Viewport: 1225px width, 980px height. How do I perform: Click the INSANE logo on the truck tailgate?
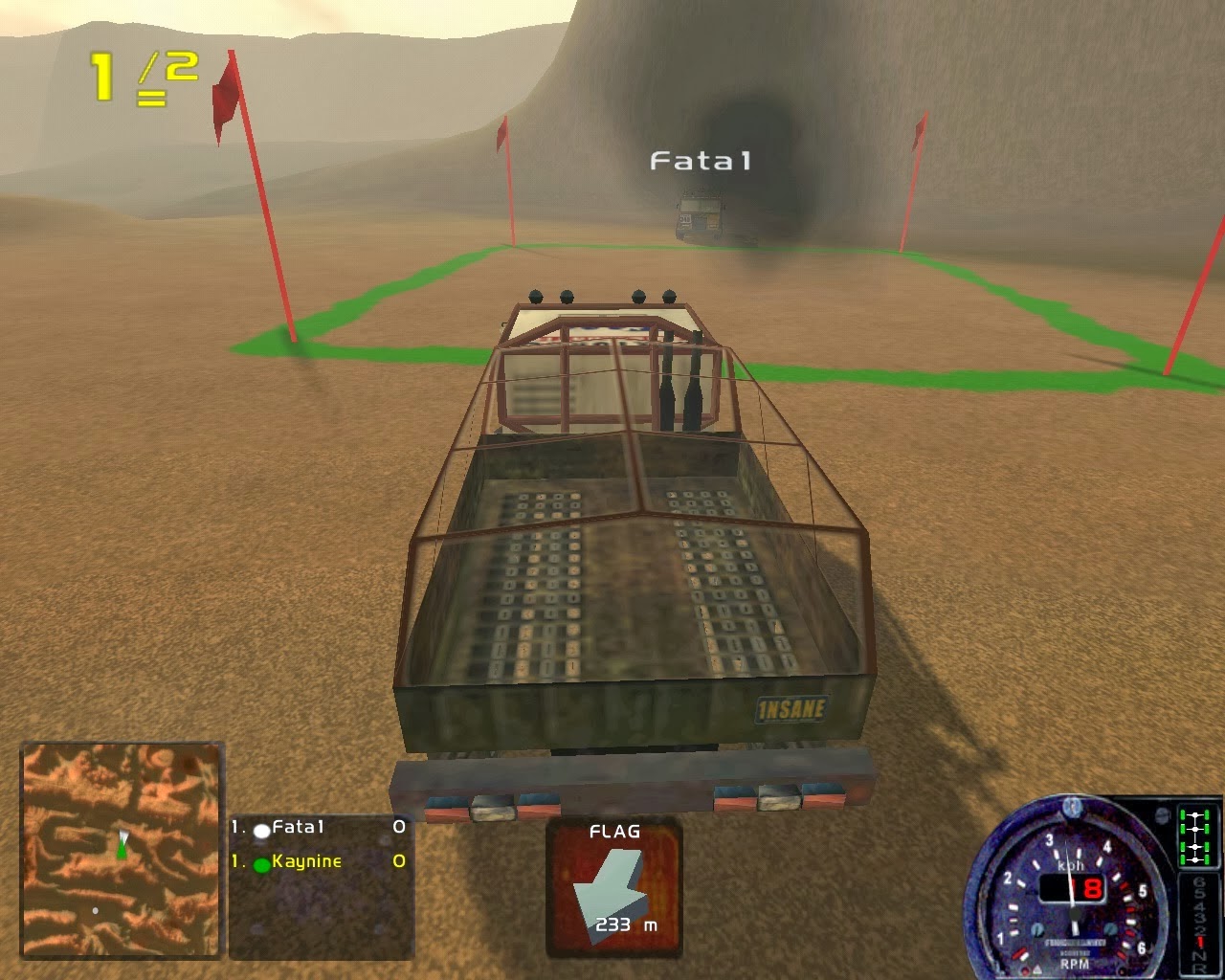click(x=793, y=709)
